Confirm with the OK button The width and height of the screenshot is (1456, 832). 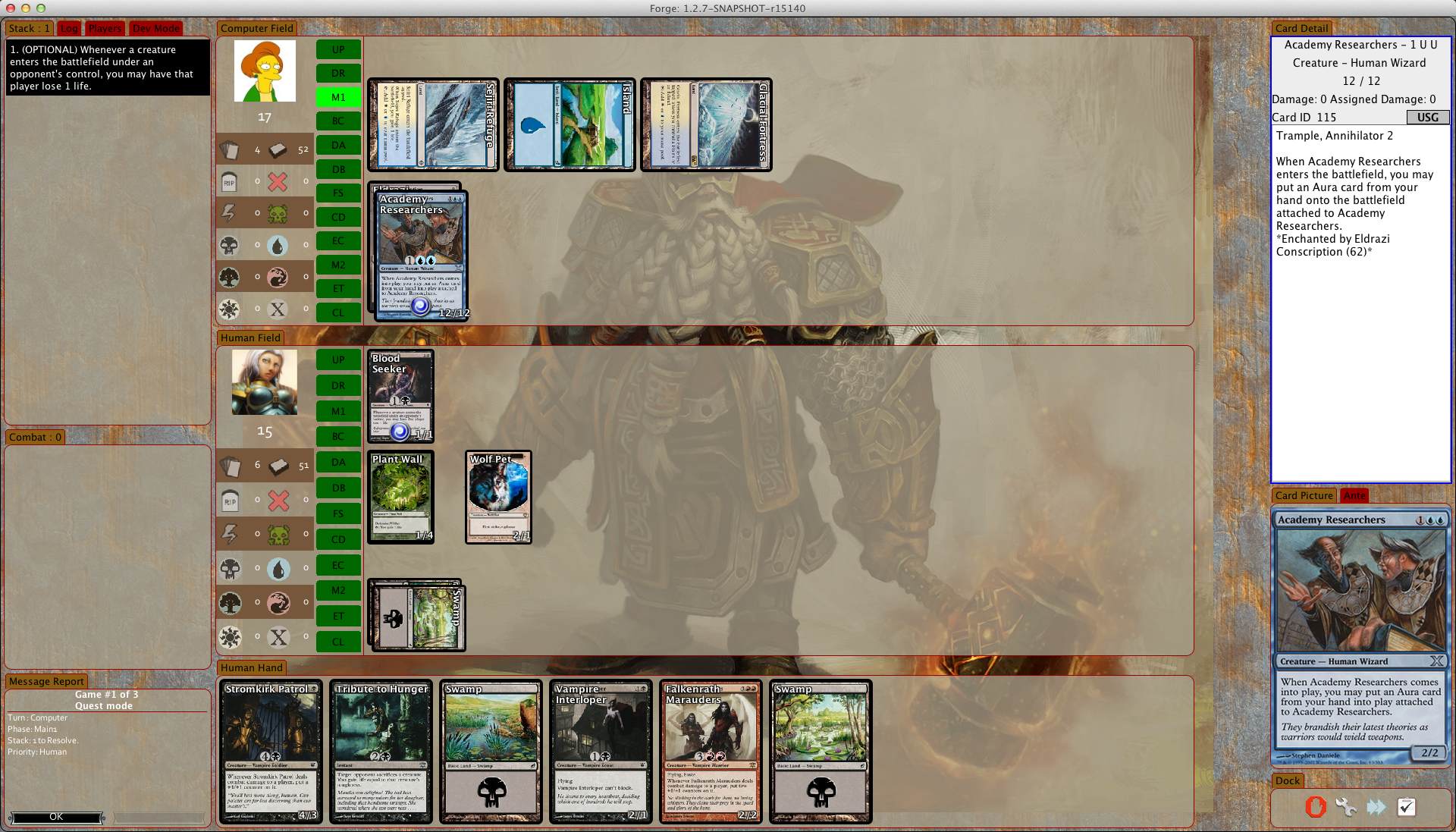56,817
